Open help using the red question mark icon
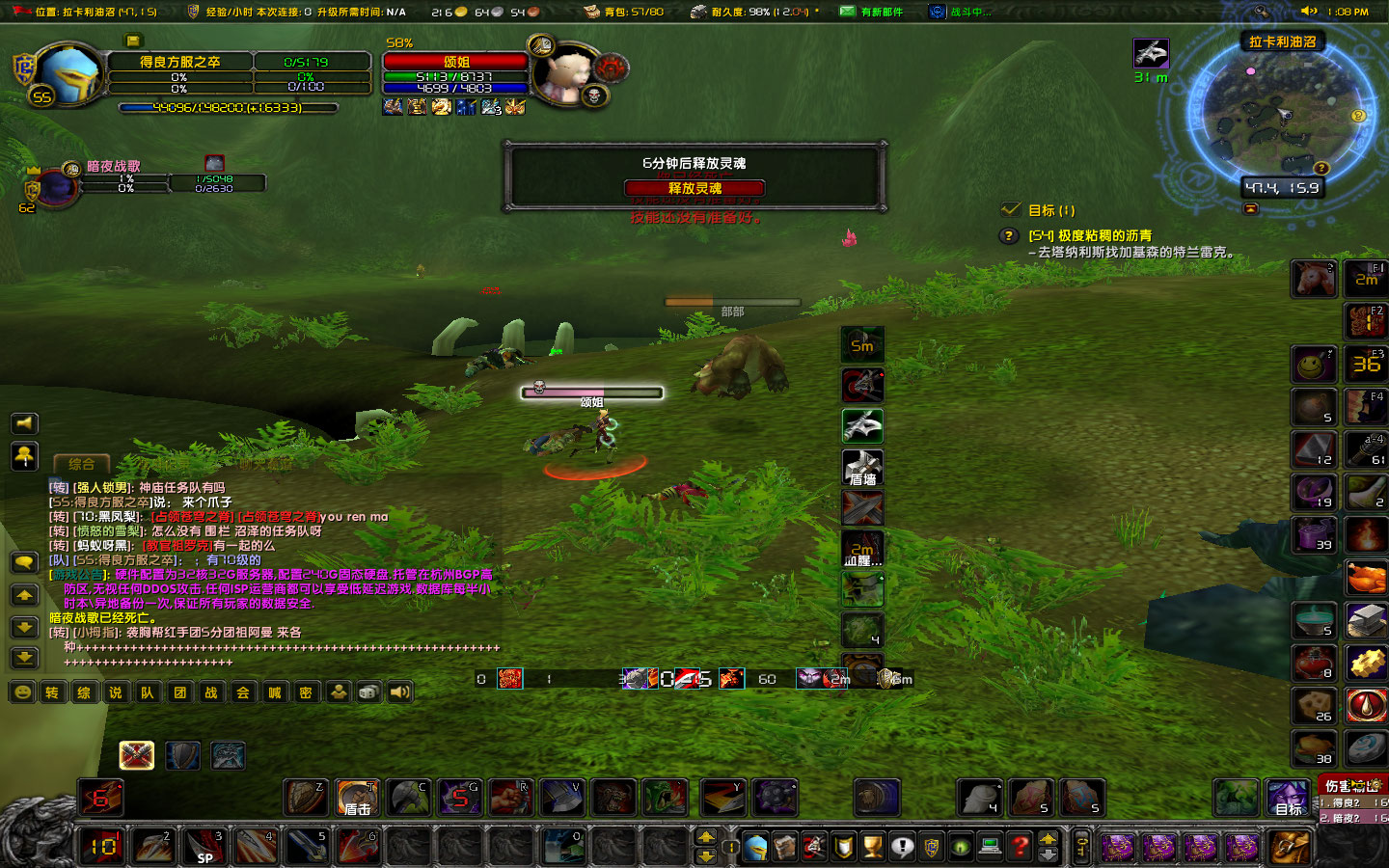 pos(1018,845)
